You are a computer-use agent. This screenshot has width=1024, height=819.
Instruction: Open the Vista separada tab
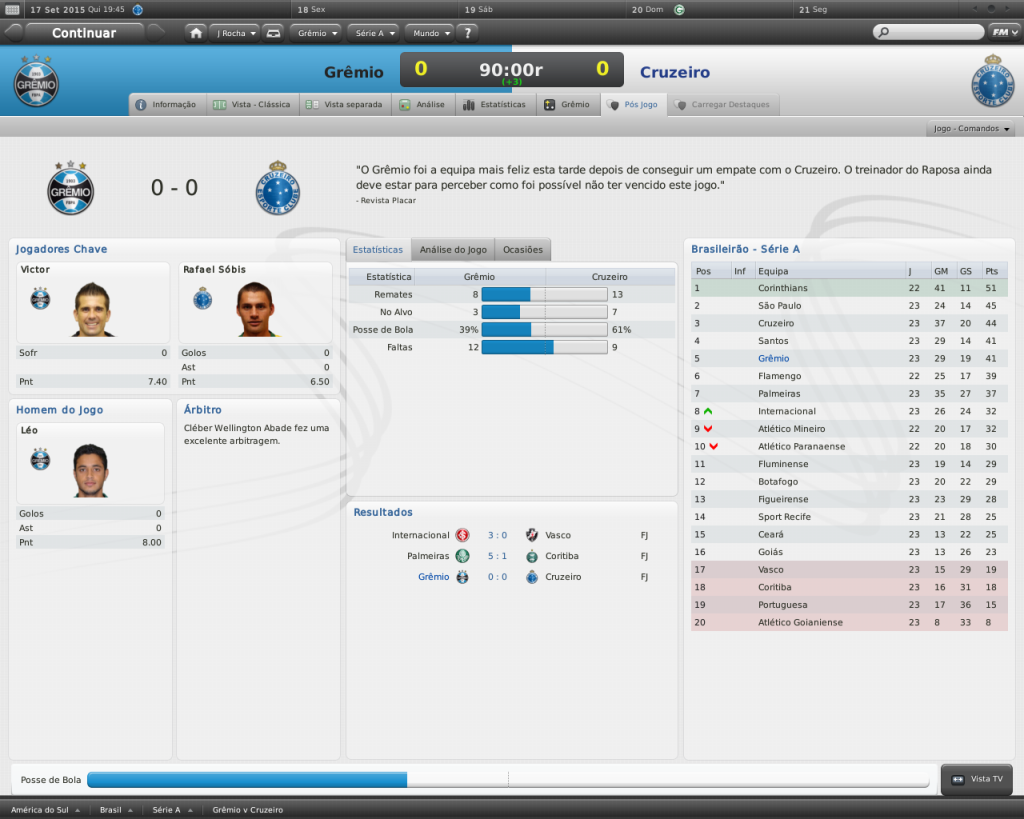(344, 104)
